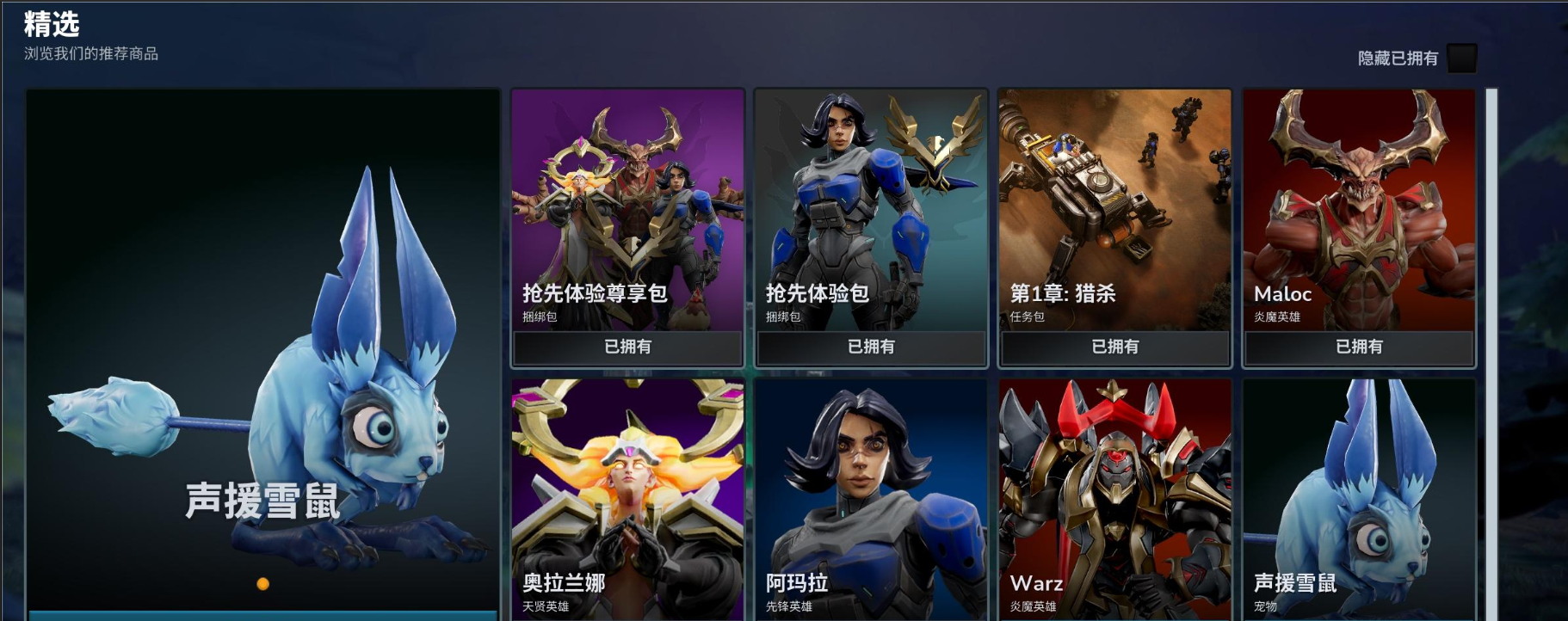The image size is (1568, 621).
Task: Click 已拥有 button under Maloc
Action: click(x=1359, y=347)
